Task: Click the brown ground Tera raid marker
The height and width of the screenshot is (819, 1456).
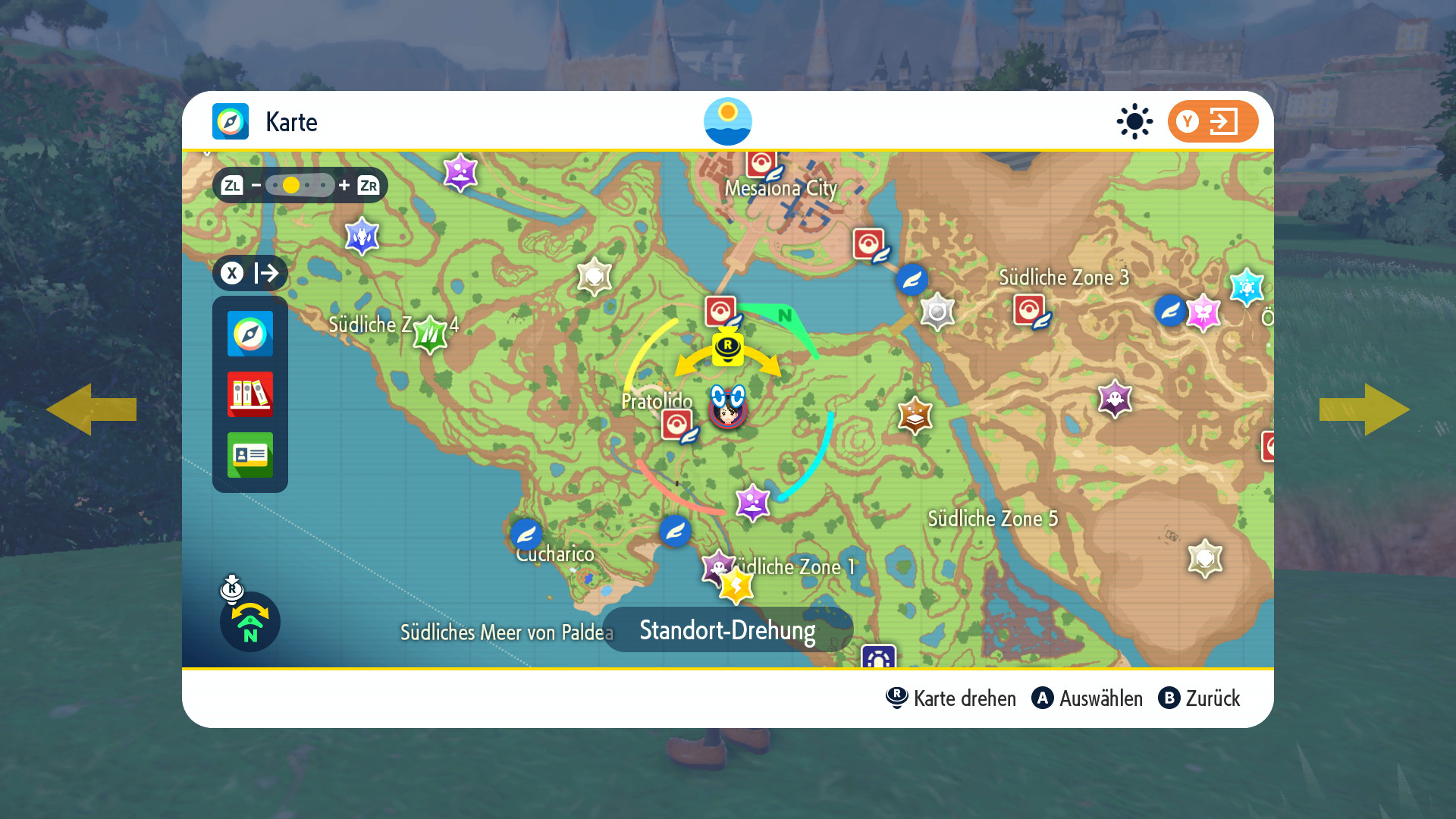Action: [915, 415]
